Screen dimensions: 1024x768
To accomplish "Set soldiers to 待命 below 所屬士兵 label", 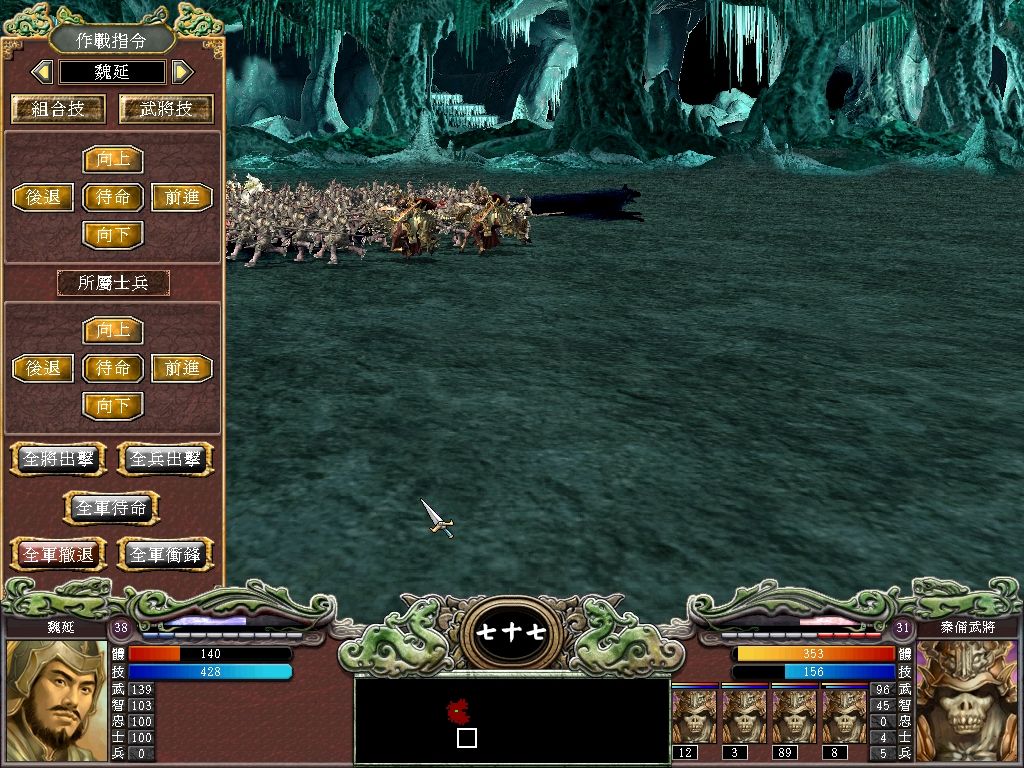I will click(113, 368).
